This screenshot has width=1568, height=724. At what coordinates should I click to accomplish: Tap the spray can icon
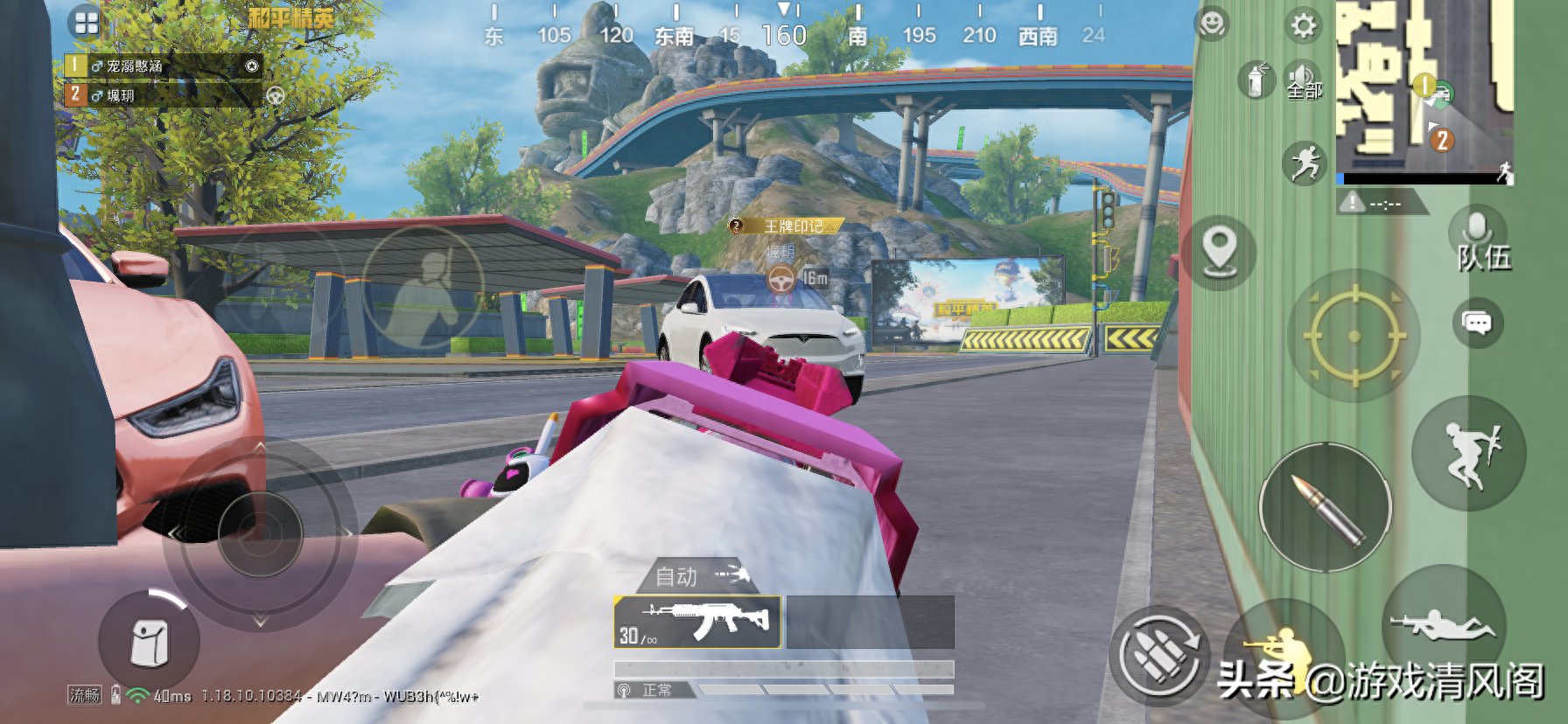1256,81
